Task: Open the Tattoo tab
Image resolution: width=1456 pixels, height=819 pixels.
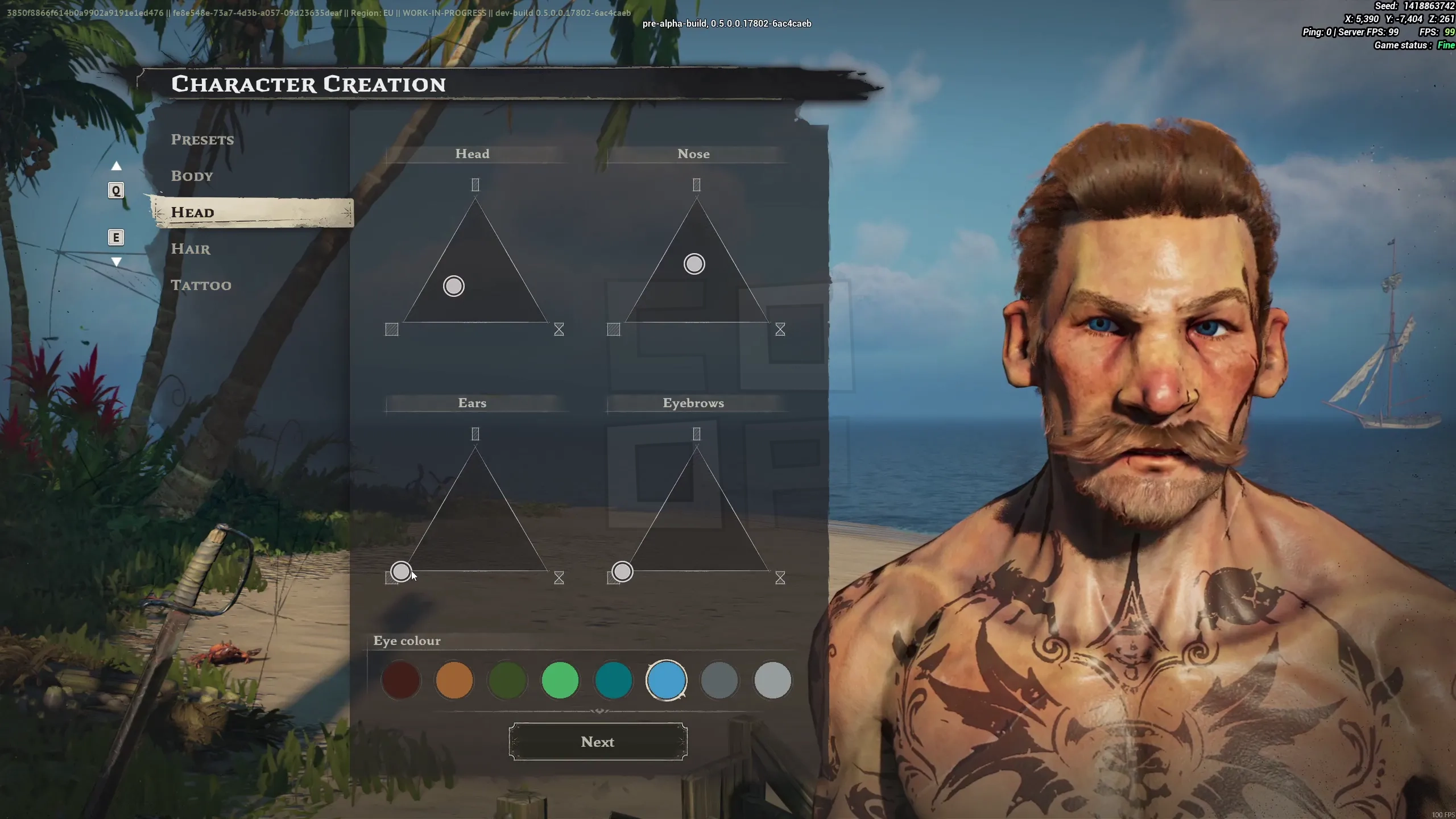Action: [x=201, y=284]
